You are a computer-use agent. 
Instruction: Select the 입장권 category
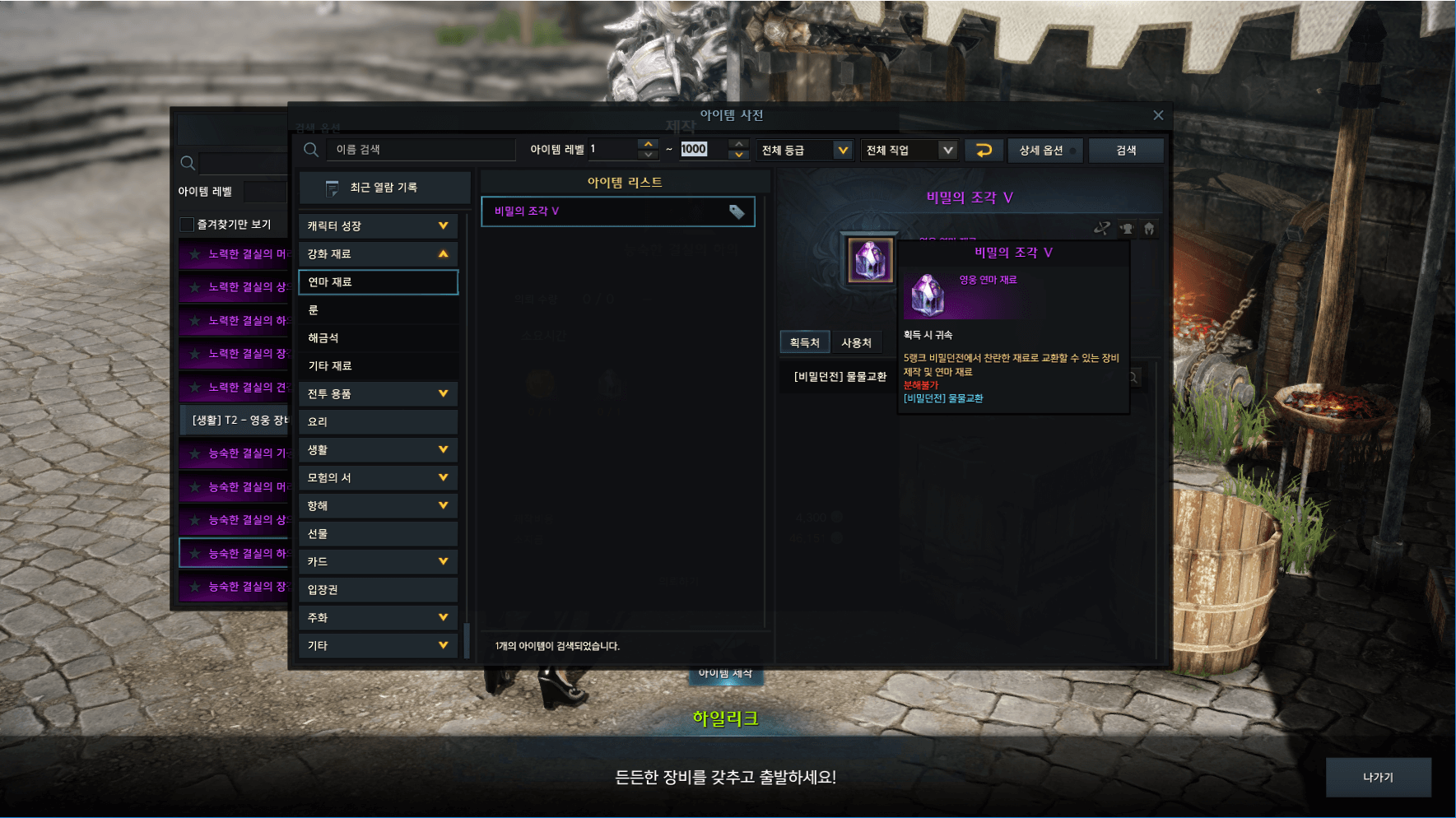point(378,589)
